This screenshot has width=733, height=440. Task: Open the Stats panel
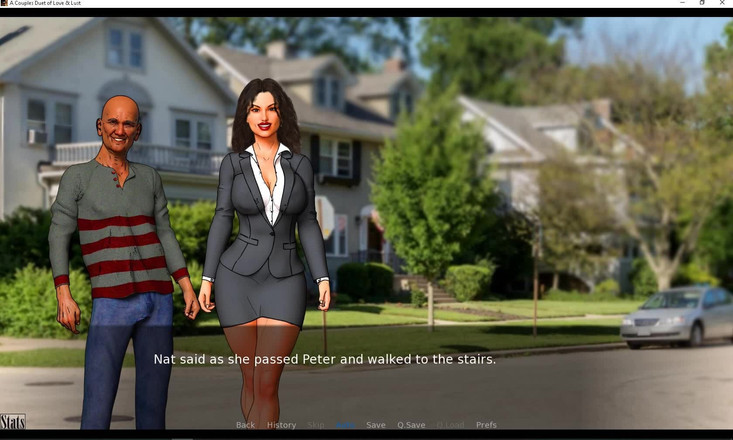point(13,422)
